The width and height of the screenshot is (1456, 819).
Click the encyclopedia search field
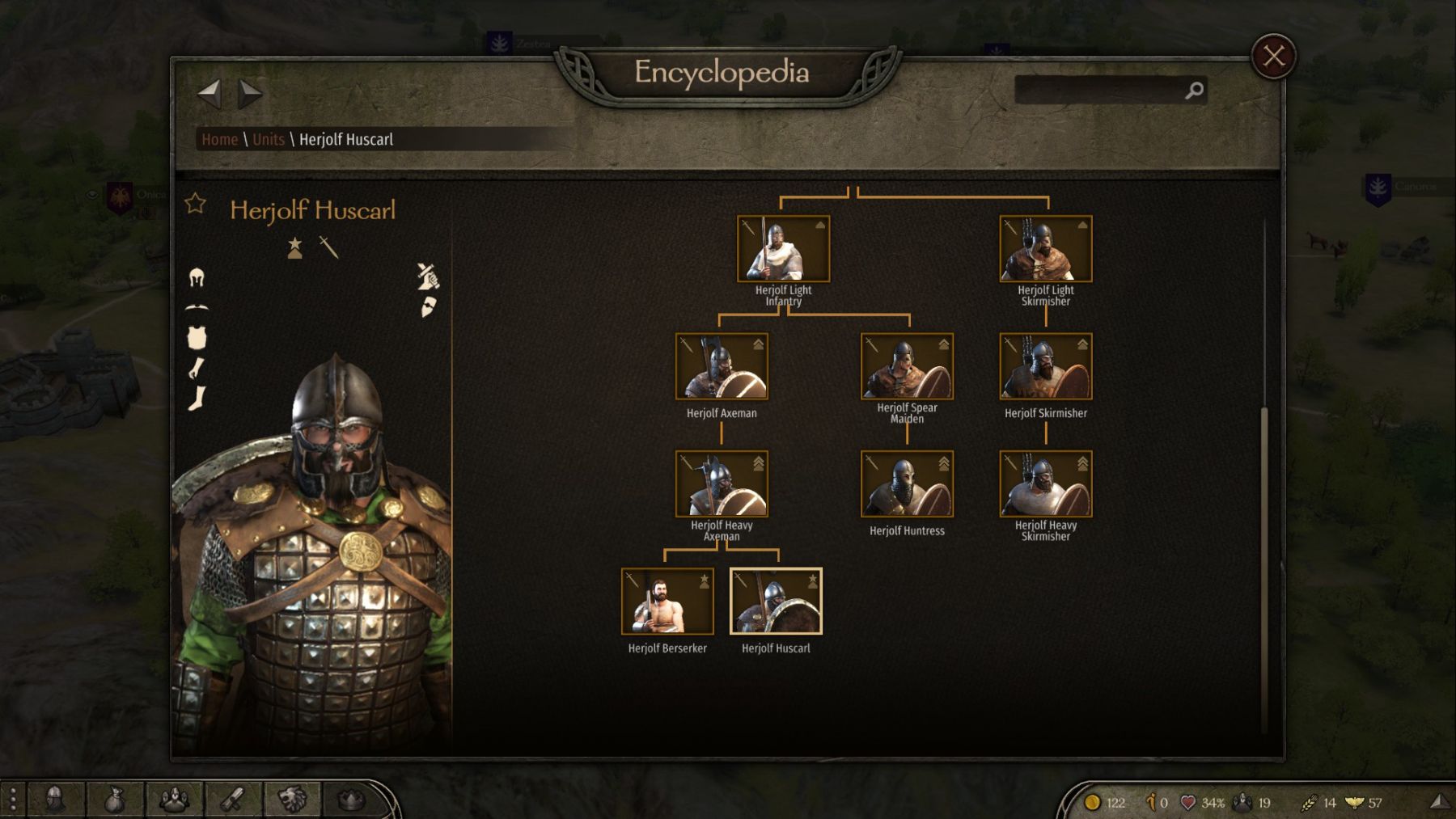coord(1100,91)
